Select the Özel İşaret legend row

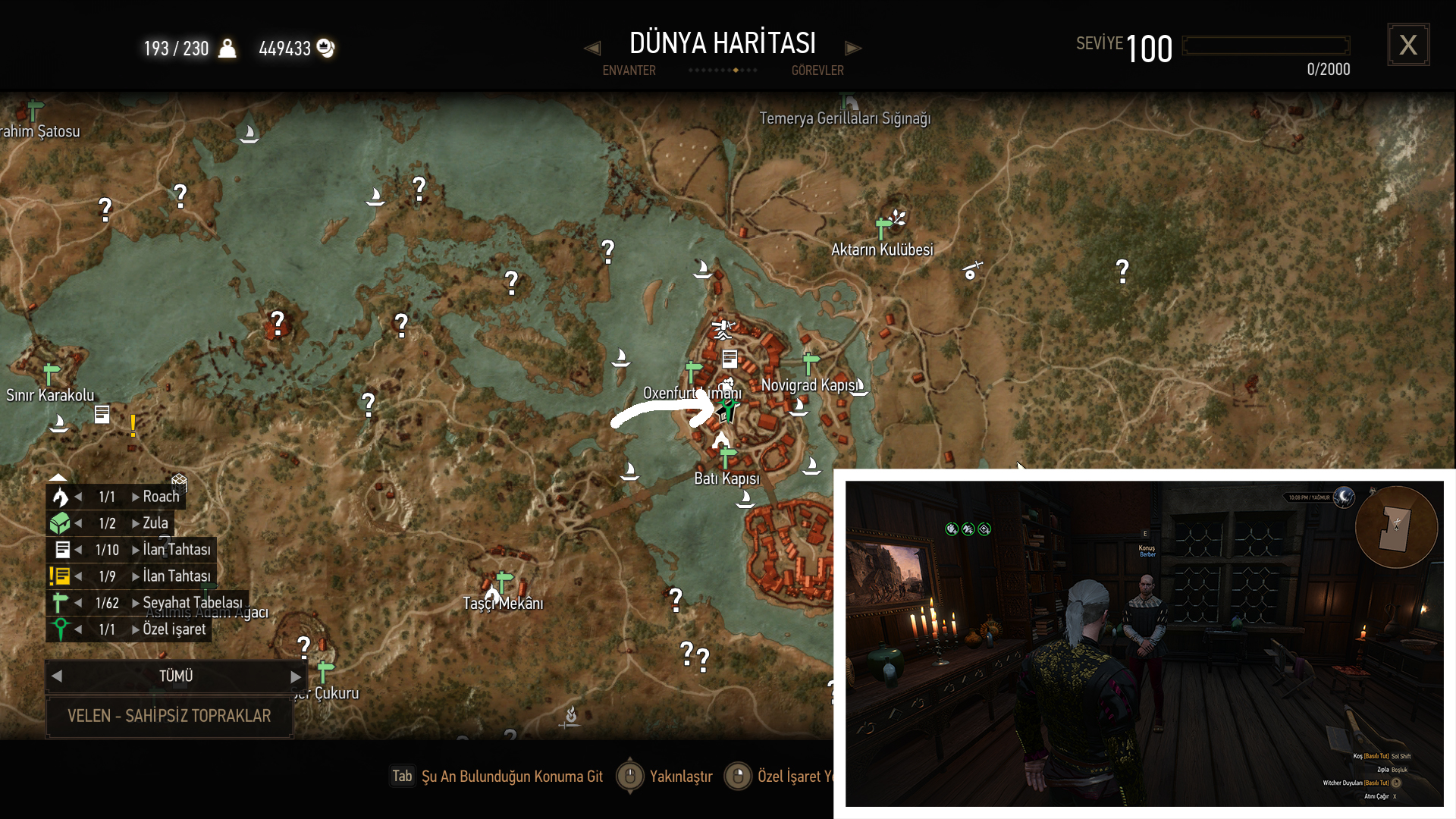click(174, 629)
